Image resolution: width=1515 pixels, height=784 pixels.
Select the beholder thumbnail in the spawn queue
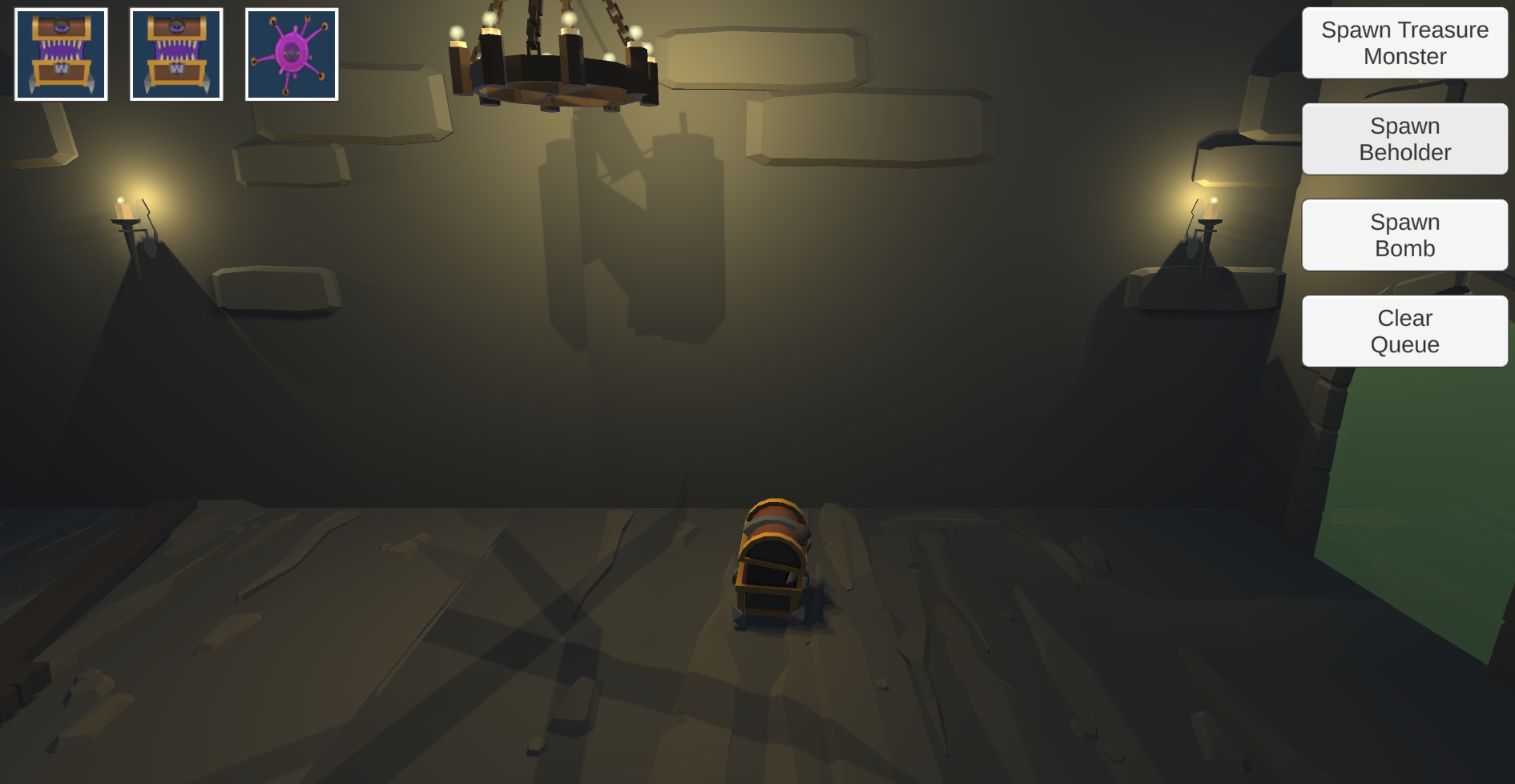(292, 53)
